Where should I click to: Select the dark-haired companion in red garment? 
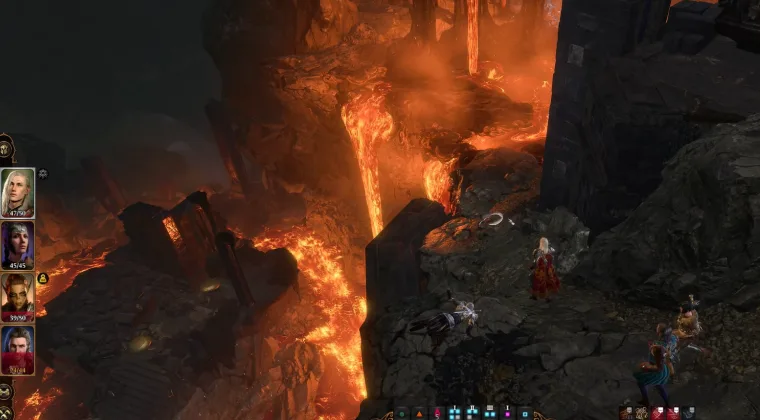[18, 350]
